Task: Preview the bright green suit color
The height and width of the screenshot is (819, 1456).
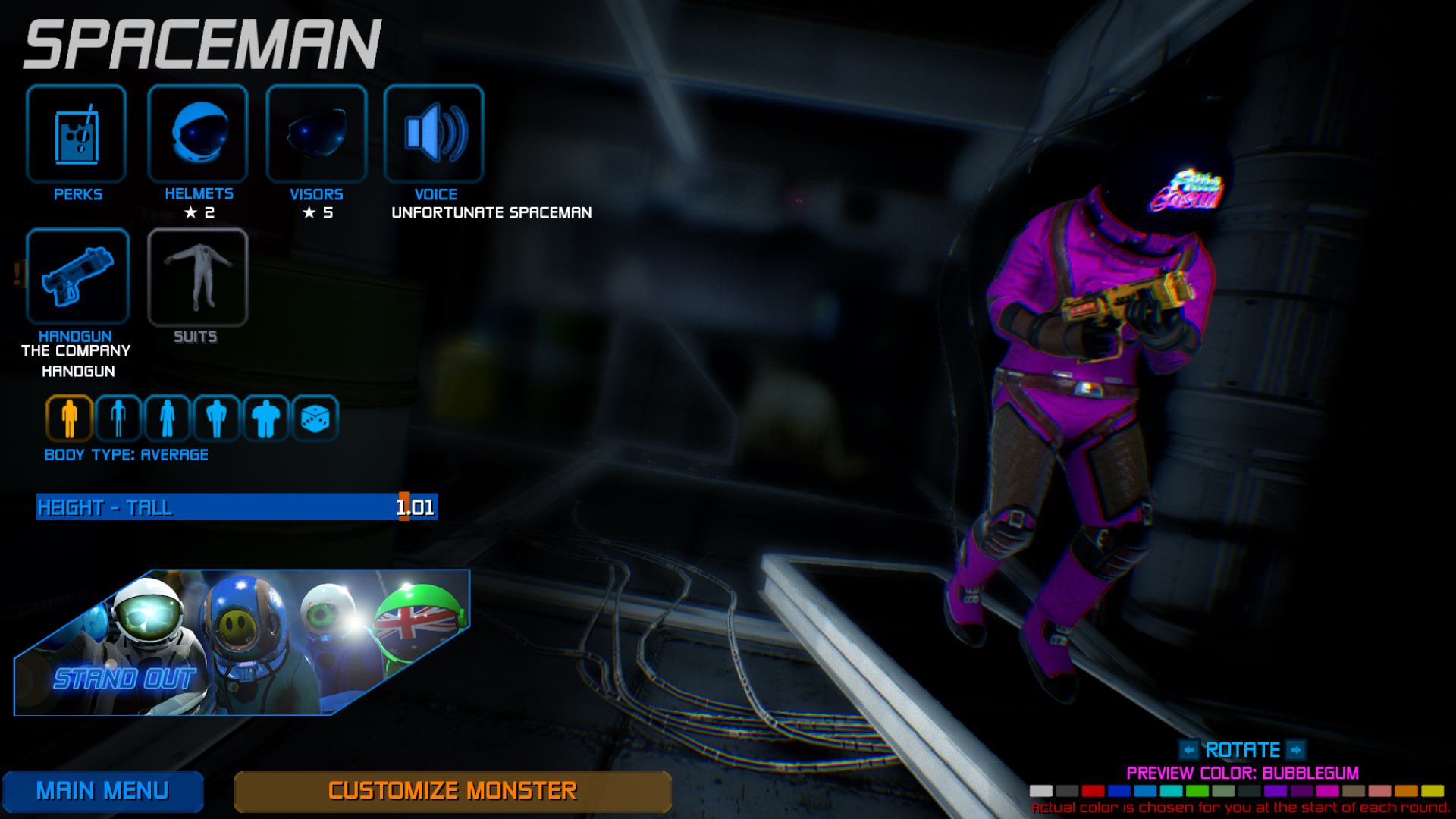Action: coord(1197,791)
